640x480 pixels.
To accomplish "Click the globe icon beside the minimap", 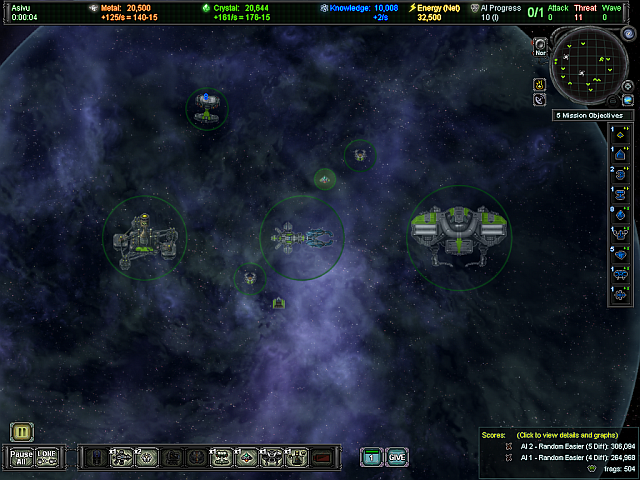I will (x=629, y=100).
